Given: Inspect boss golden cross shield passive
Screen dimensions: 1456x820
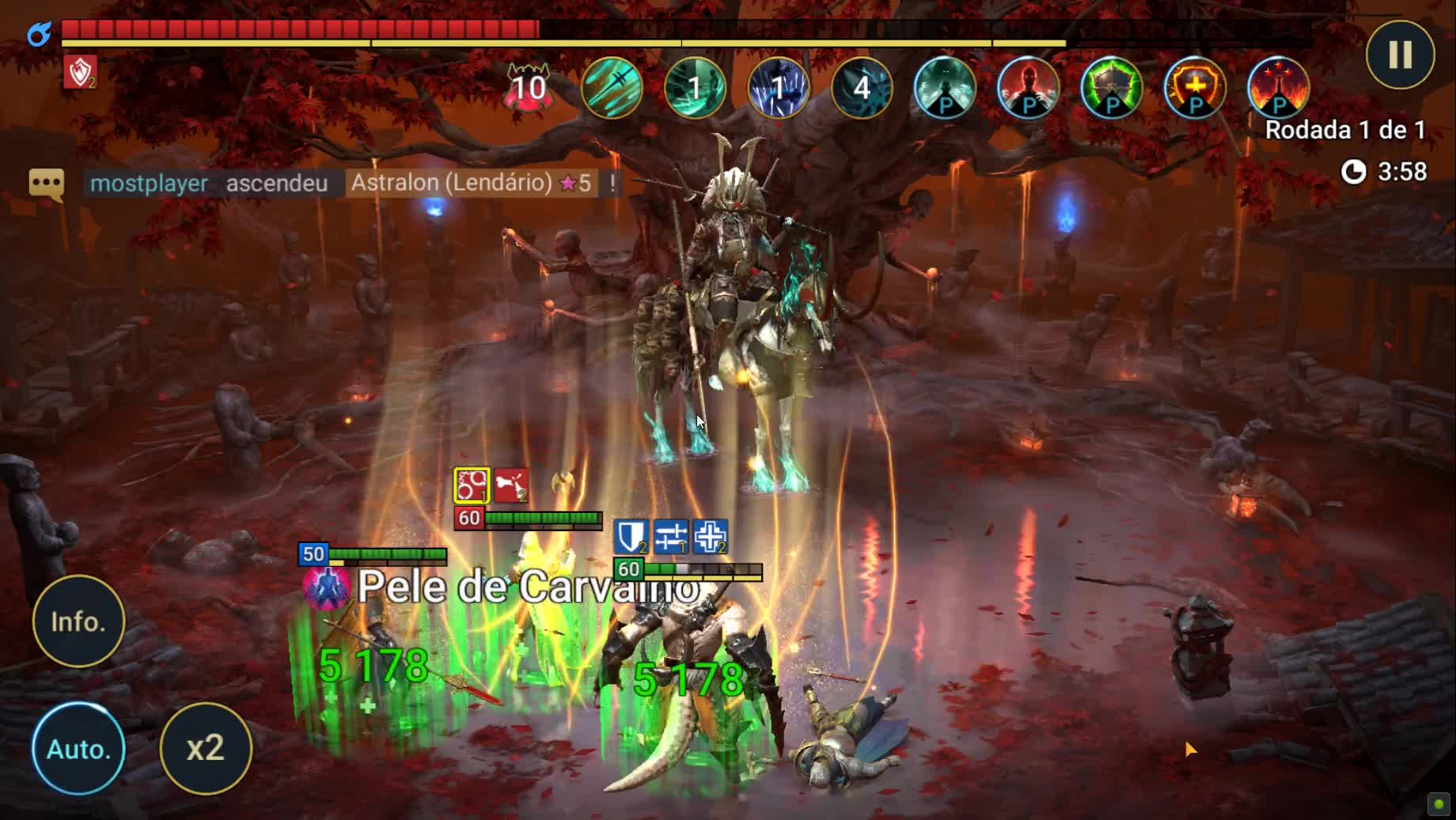Looking at the screenshot, I should click(1195, 87).
